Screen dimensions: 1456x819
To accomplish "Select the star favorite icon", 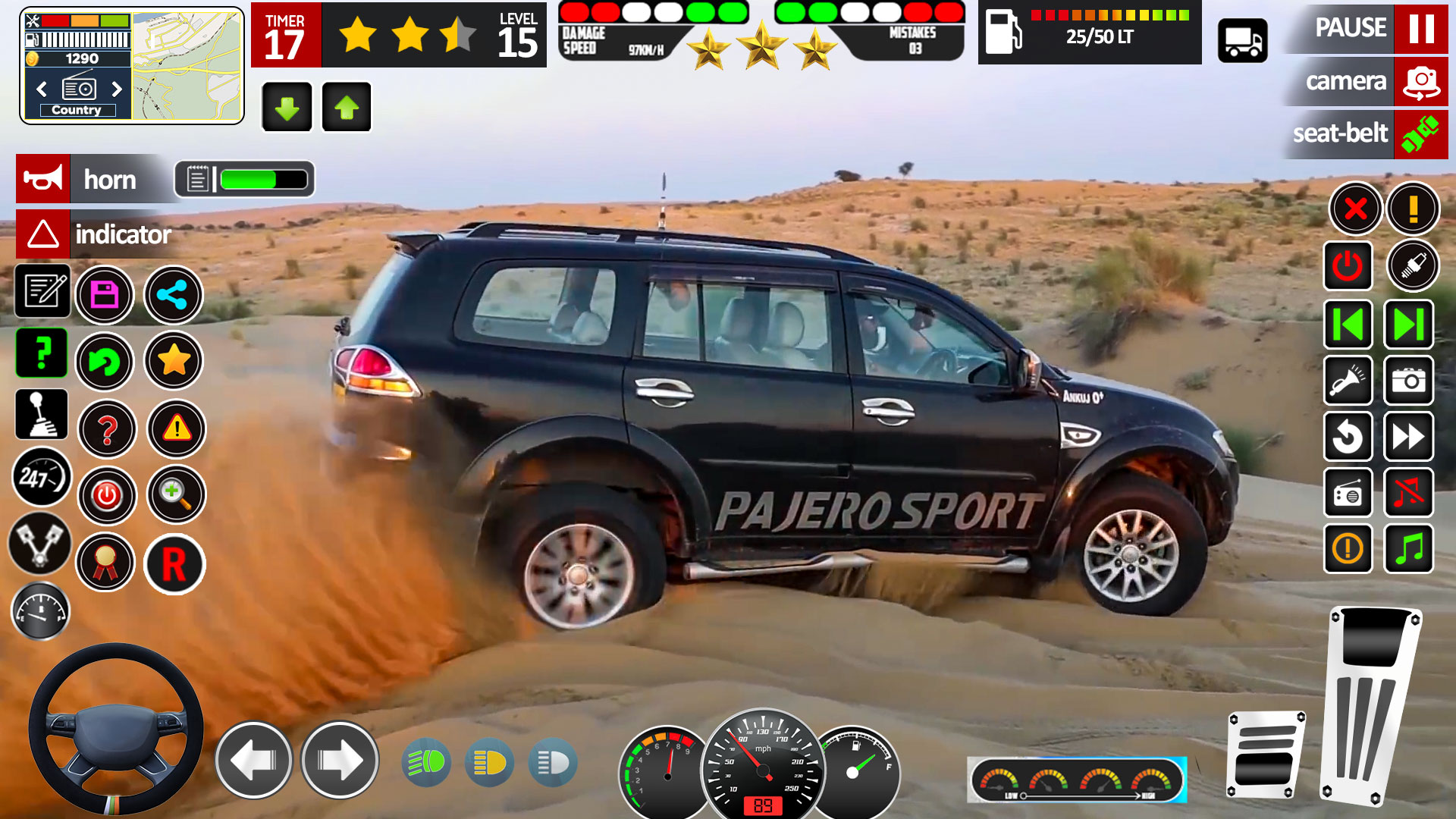I will (174, 362).
